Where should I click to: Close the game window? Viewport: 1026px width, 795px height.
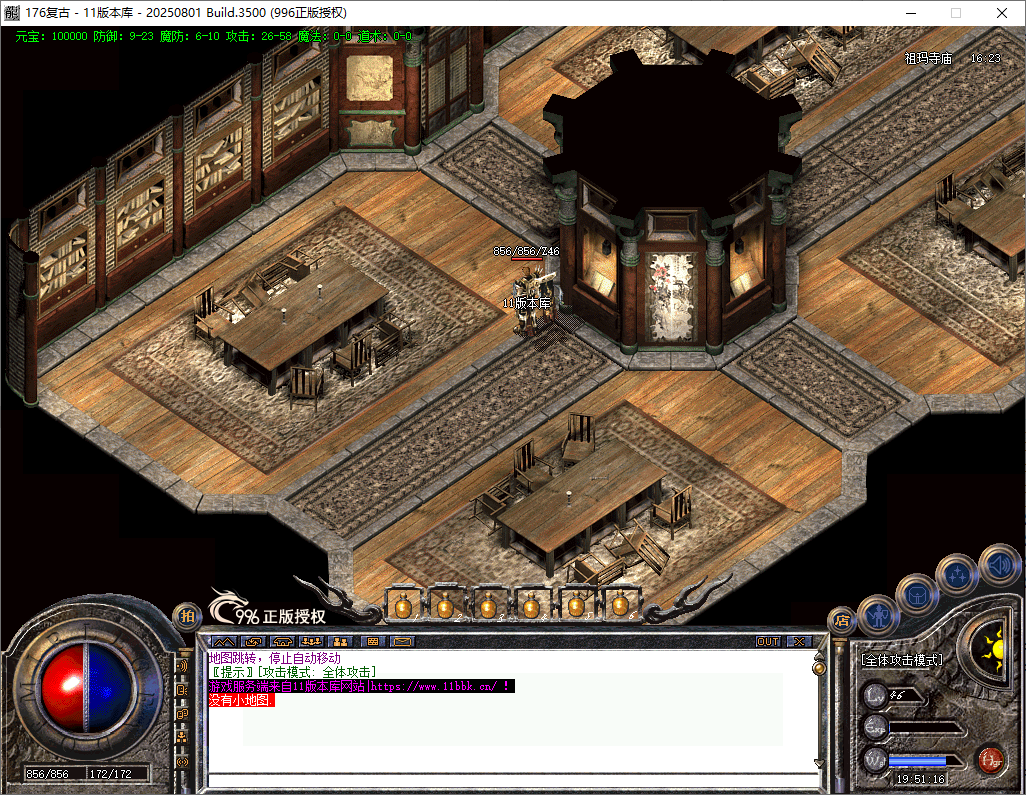click(x=1002, y=13)
